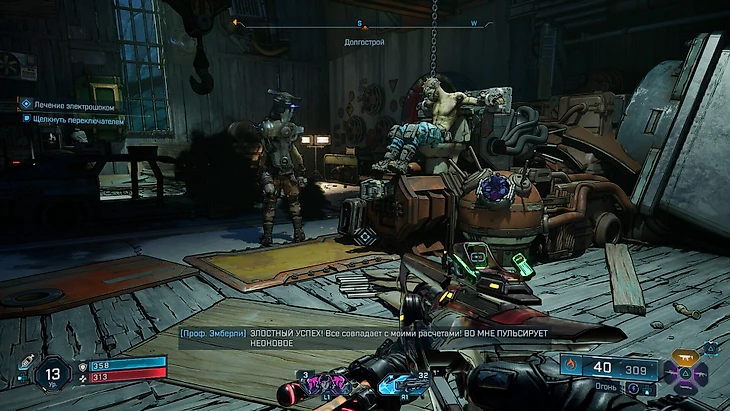The width and height of the screenshot is (730, 411).
Task: Click the compass bar at the top
Action: [364, 21]
